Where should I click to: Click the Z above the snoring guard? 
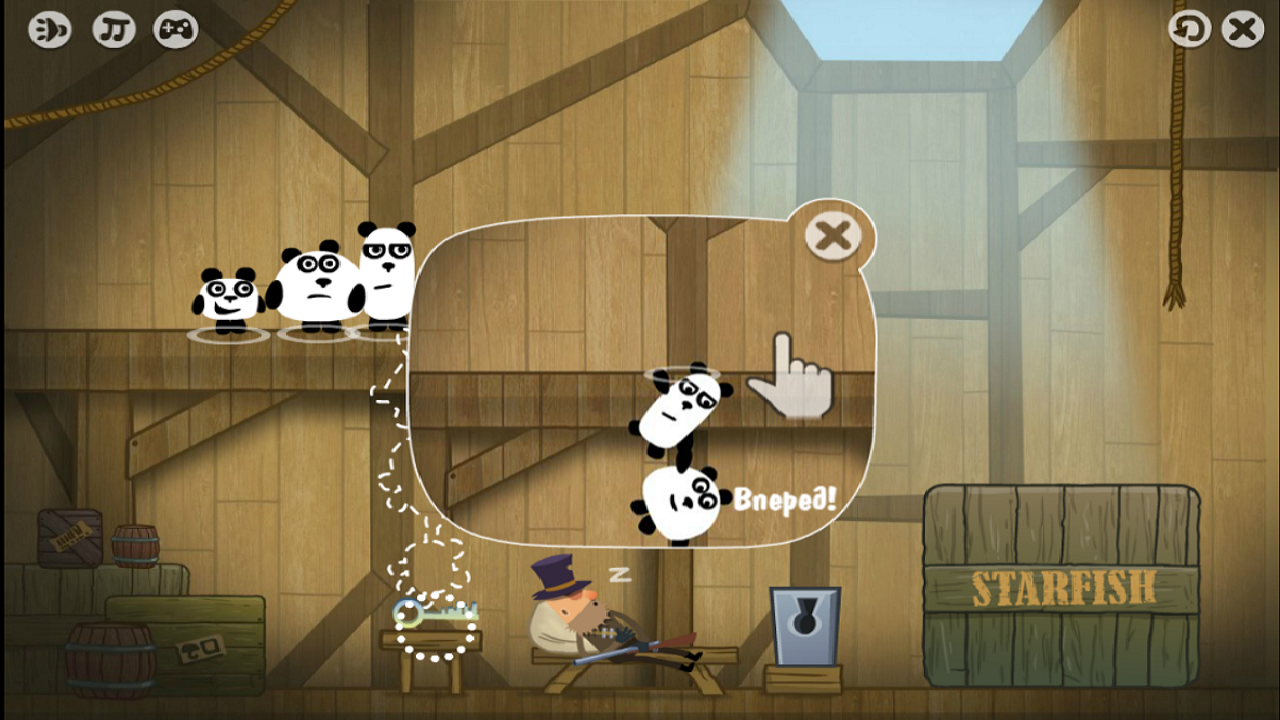(x=620, y=575)
